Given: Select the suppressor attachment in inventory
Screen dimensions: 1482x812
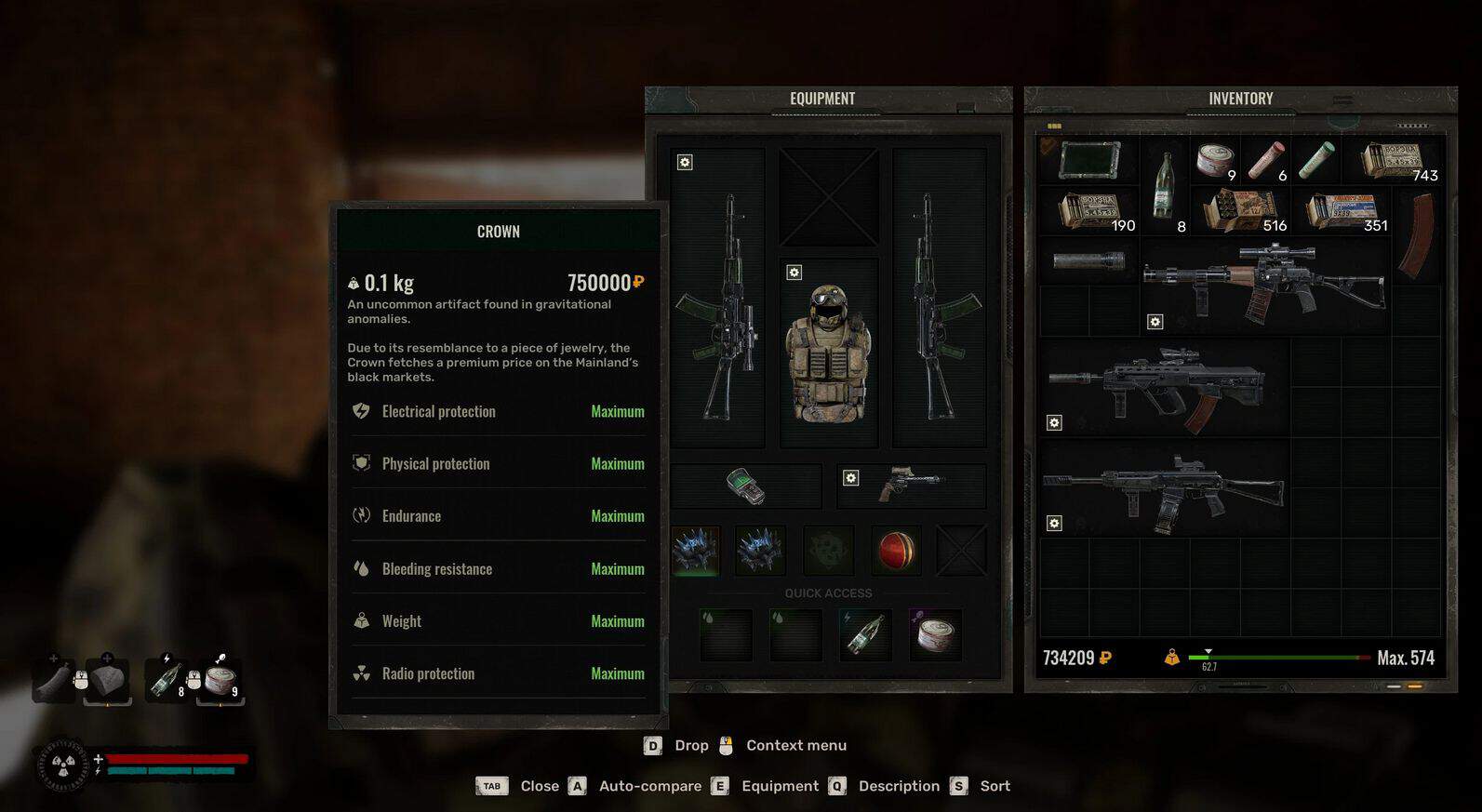Looking at the screenshot, I should click(1088, 260).
